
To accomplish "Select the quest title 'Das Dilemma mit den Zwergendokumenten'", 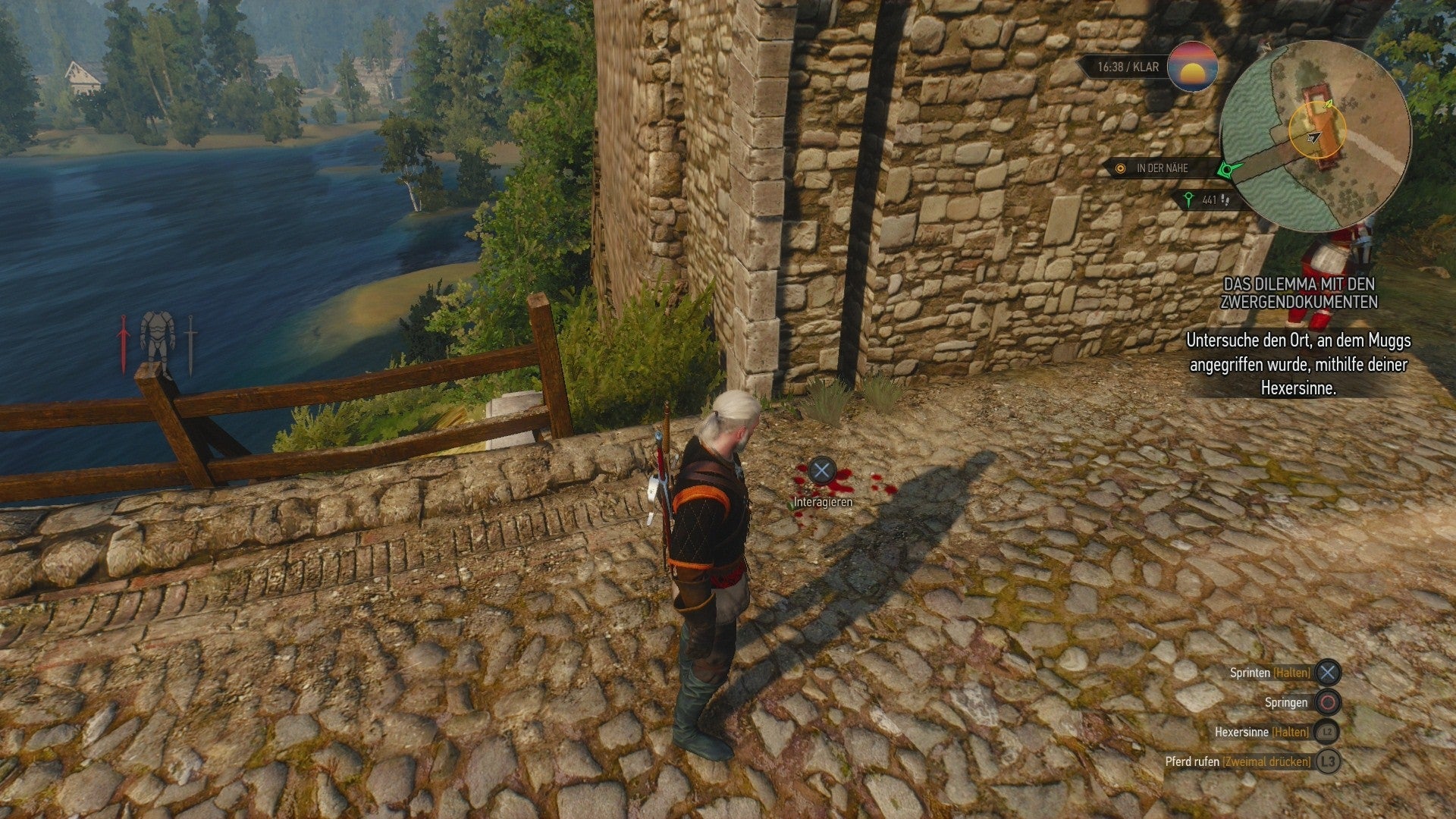I will [x=1300, y=293].
